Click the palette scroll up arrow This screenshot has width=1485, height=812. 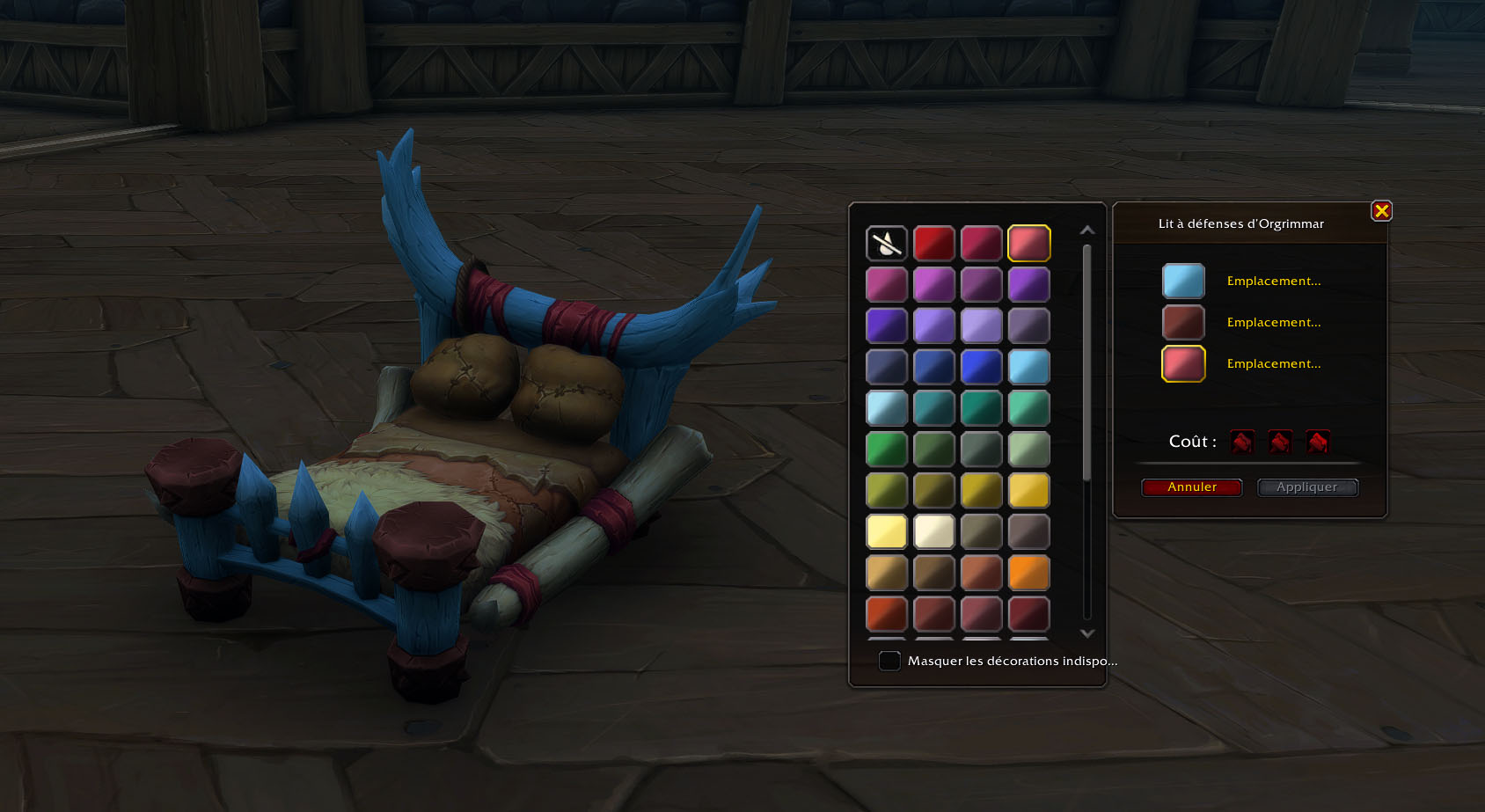point(1087,230)
